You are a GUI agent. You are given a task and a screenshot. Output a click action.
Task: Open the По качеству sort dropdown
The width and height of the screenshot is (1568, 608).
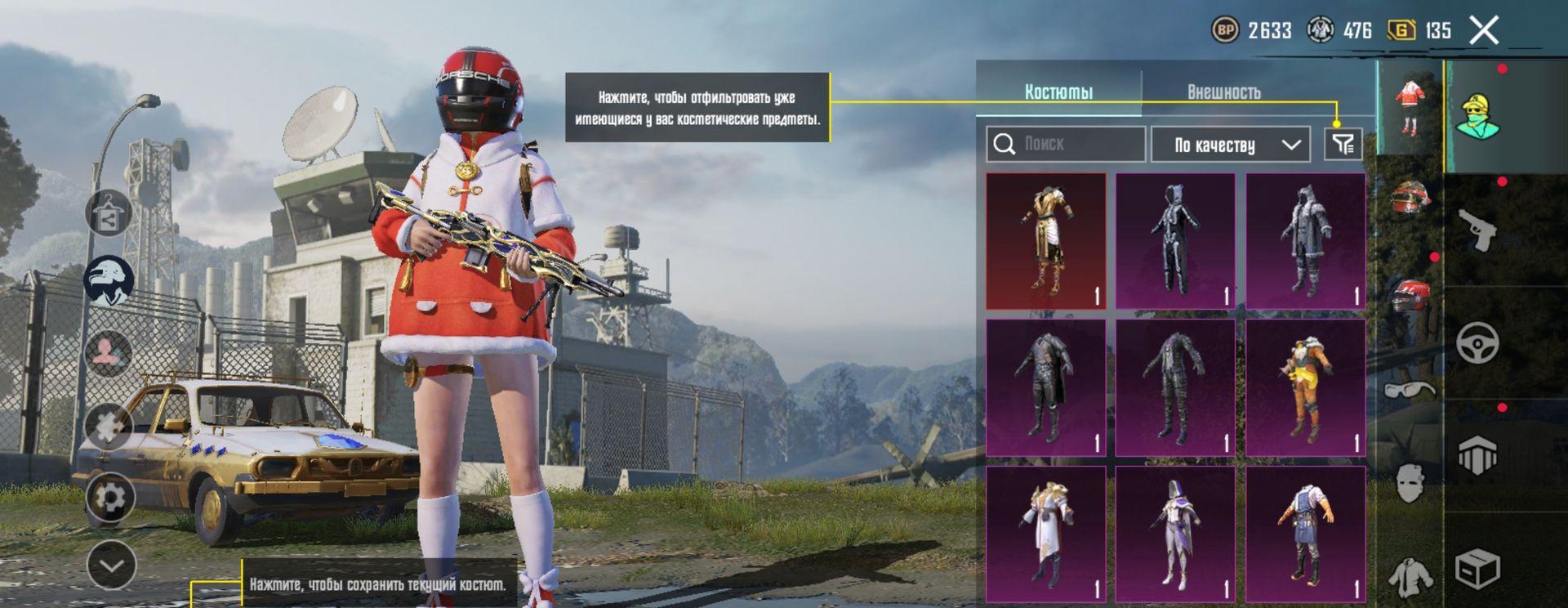pos(1230,145)
